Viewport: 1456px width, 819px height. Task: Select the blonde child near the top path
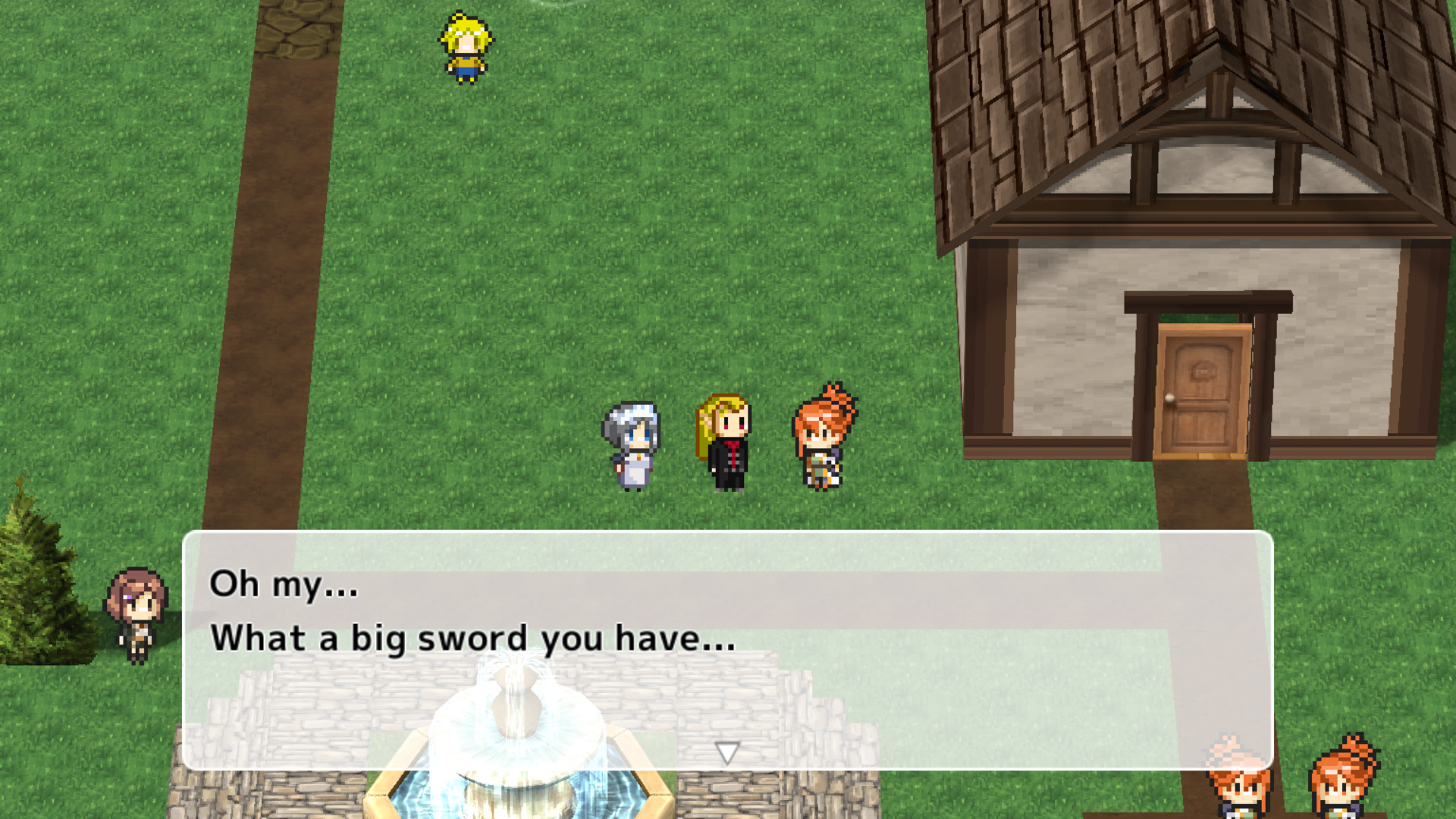point(465,45)
